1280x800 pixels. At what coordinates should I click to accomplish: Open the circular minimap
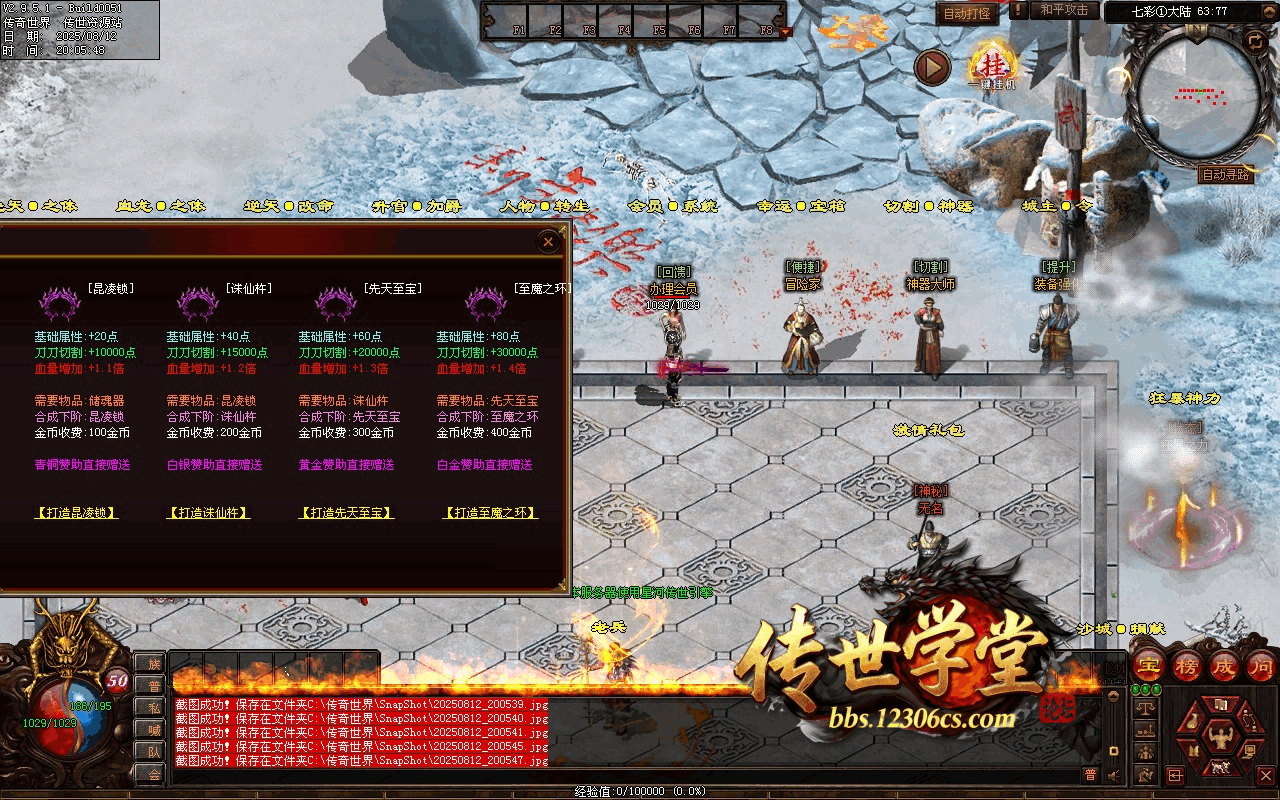1198,95
